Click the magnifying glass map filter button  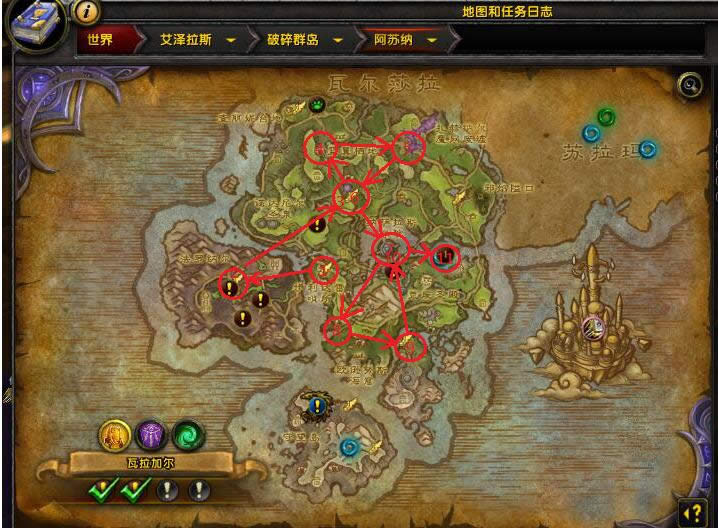[688, 85]
